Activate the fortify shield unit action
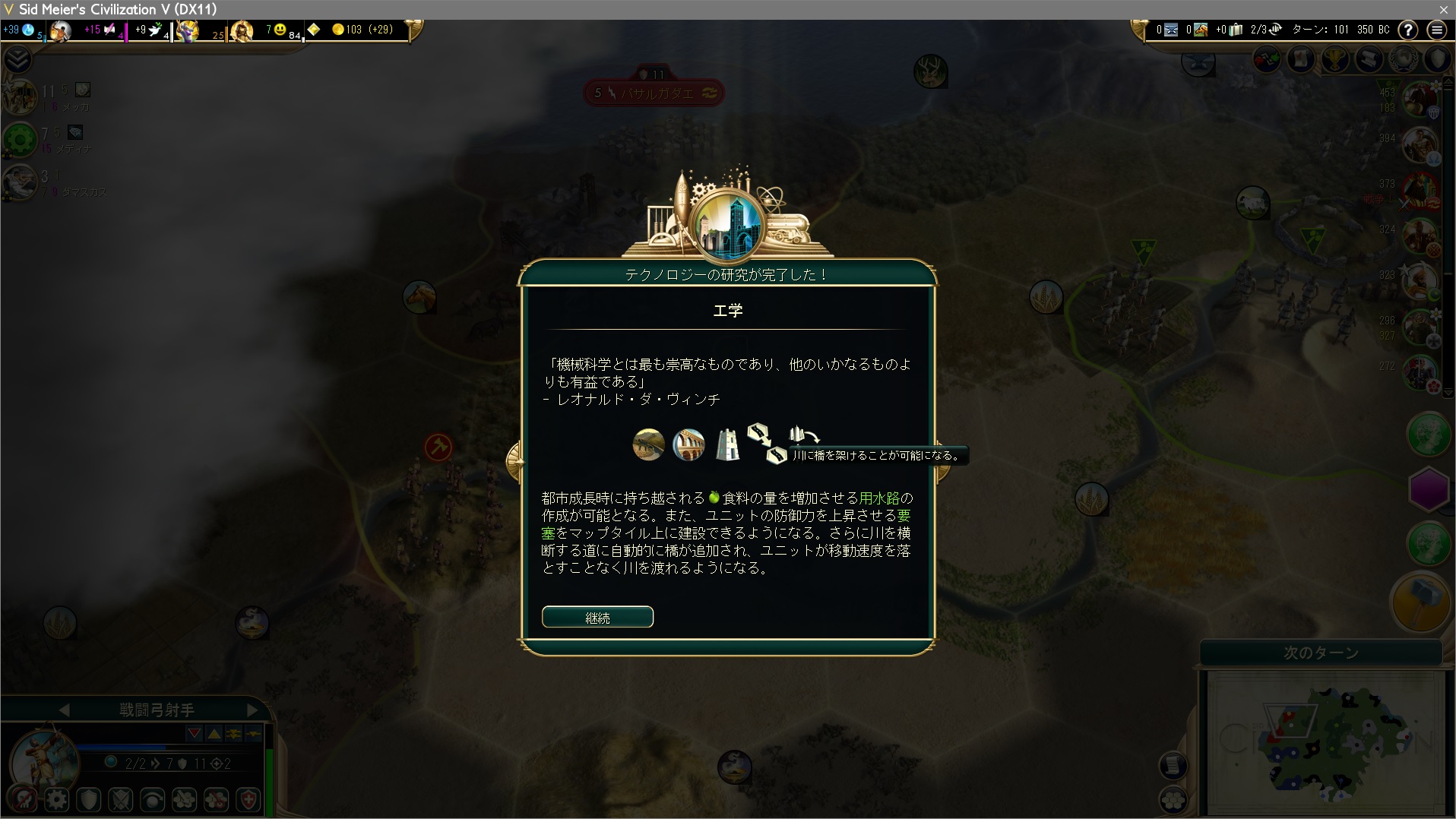 pyautogui.click(x=89, y=799)
